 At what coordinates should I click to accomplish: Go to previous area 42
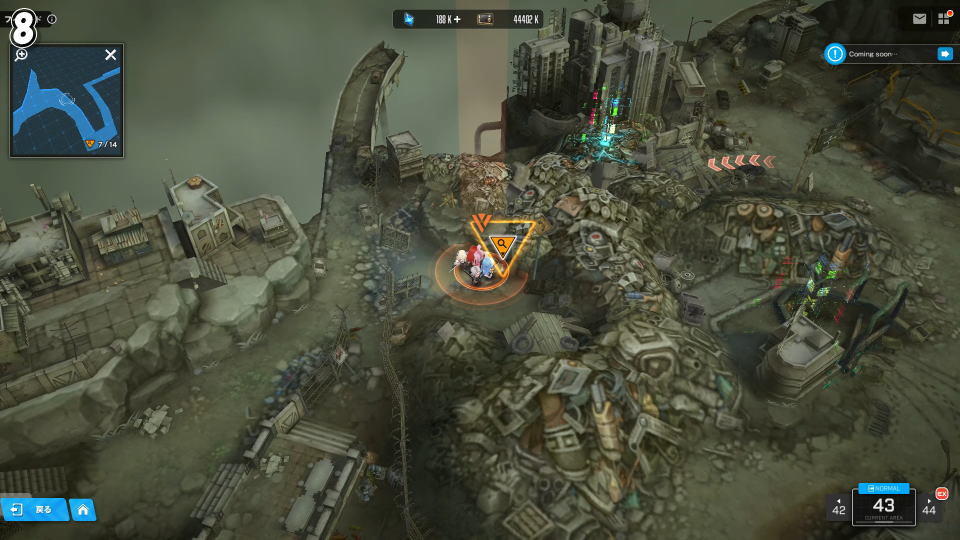pyautogui.click(x=838, y=507)
